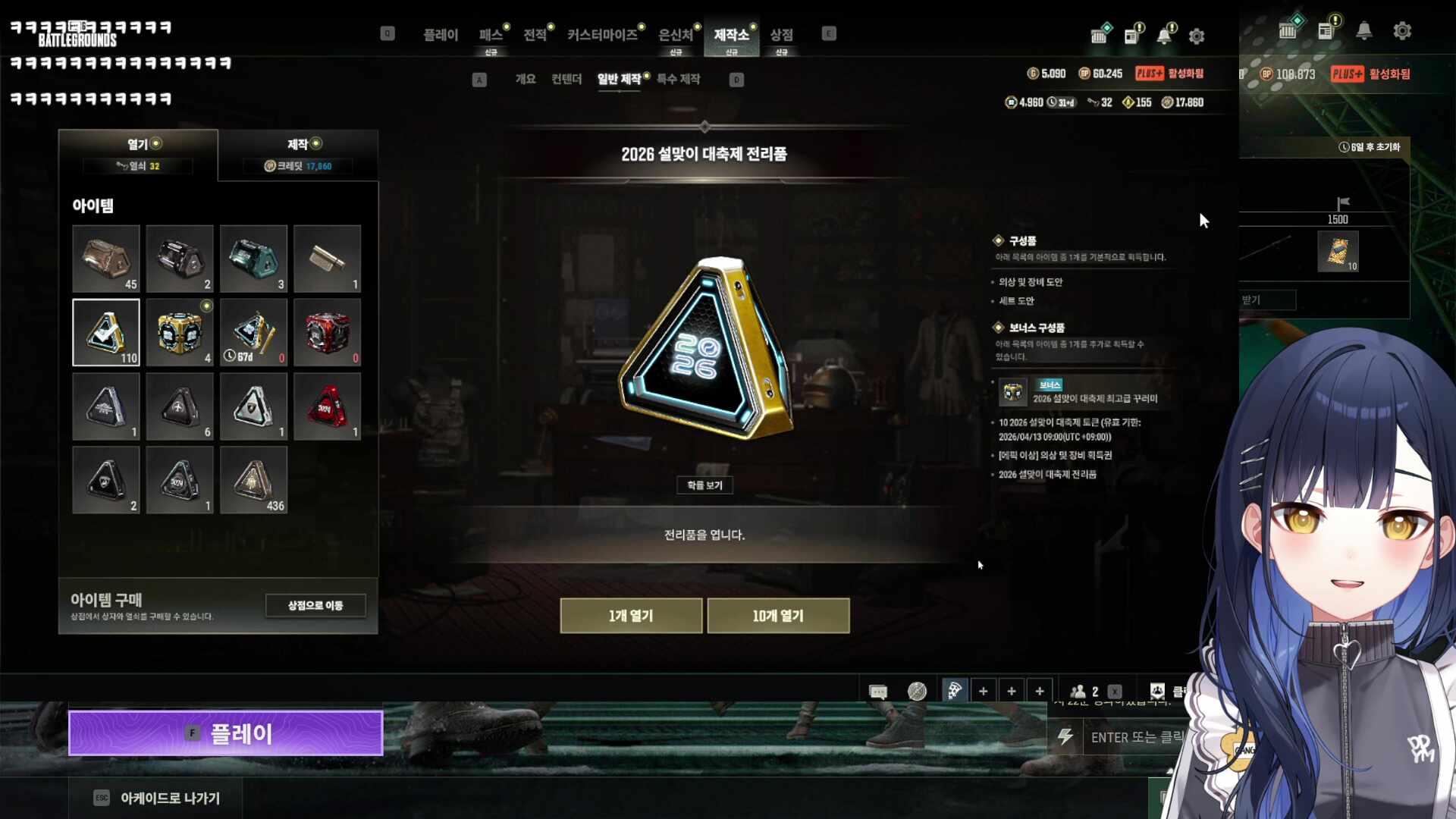1456x819 pixels.
Task: Click the purple 플레이 play button
Action: tap(225, 733)
